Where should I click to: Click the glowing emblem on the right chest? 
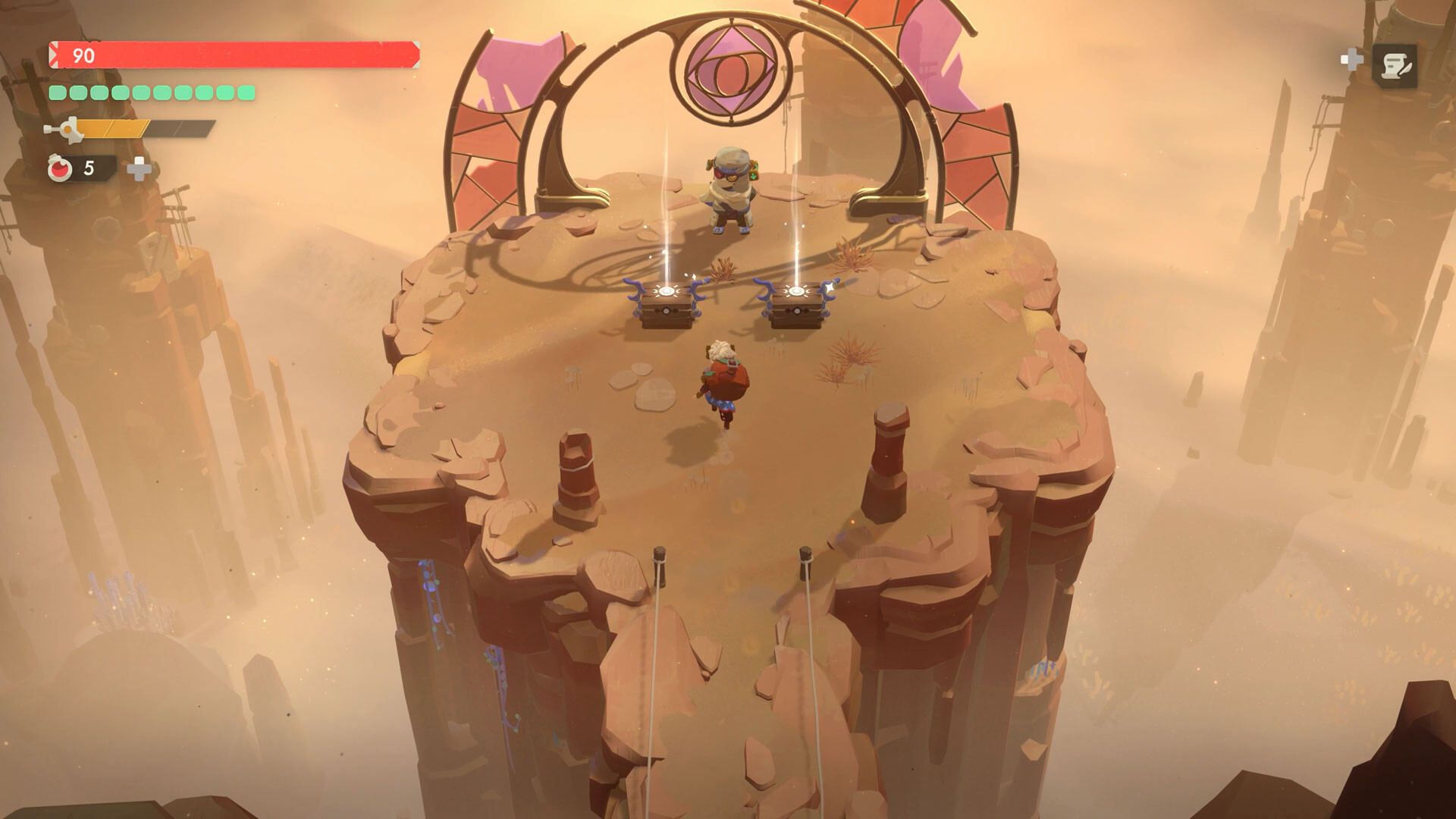(796, 290)
